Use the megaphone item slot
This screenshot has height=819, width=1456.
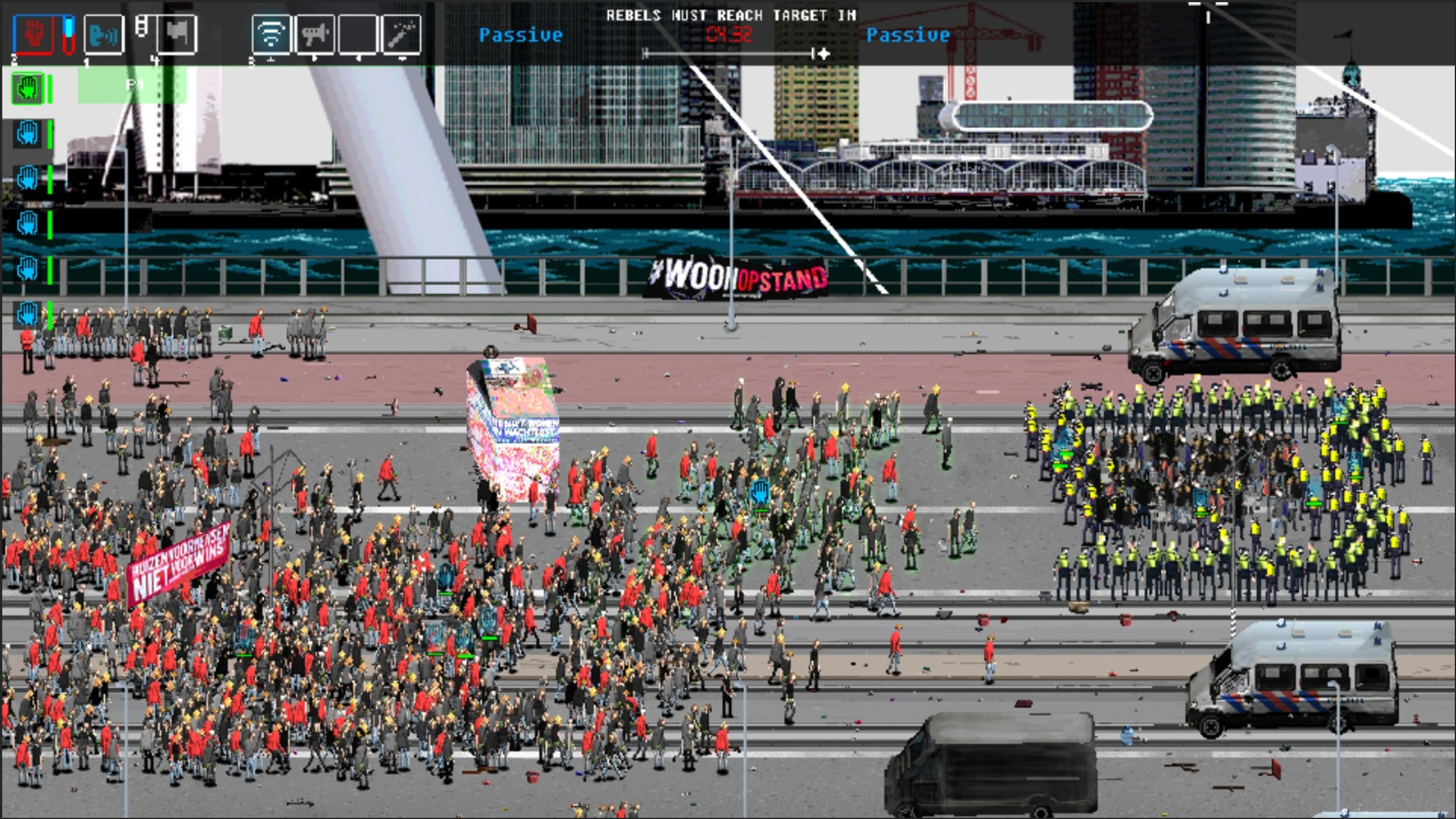tap(314, 34)
